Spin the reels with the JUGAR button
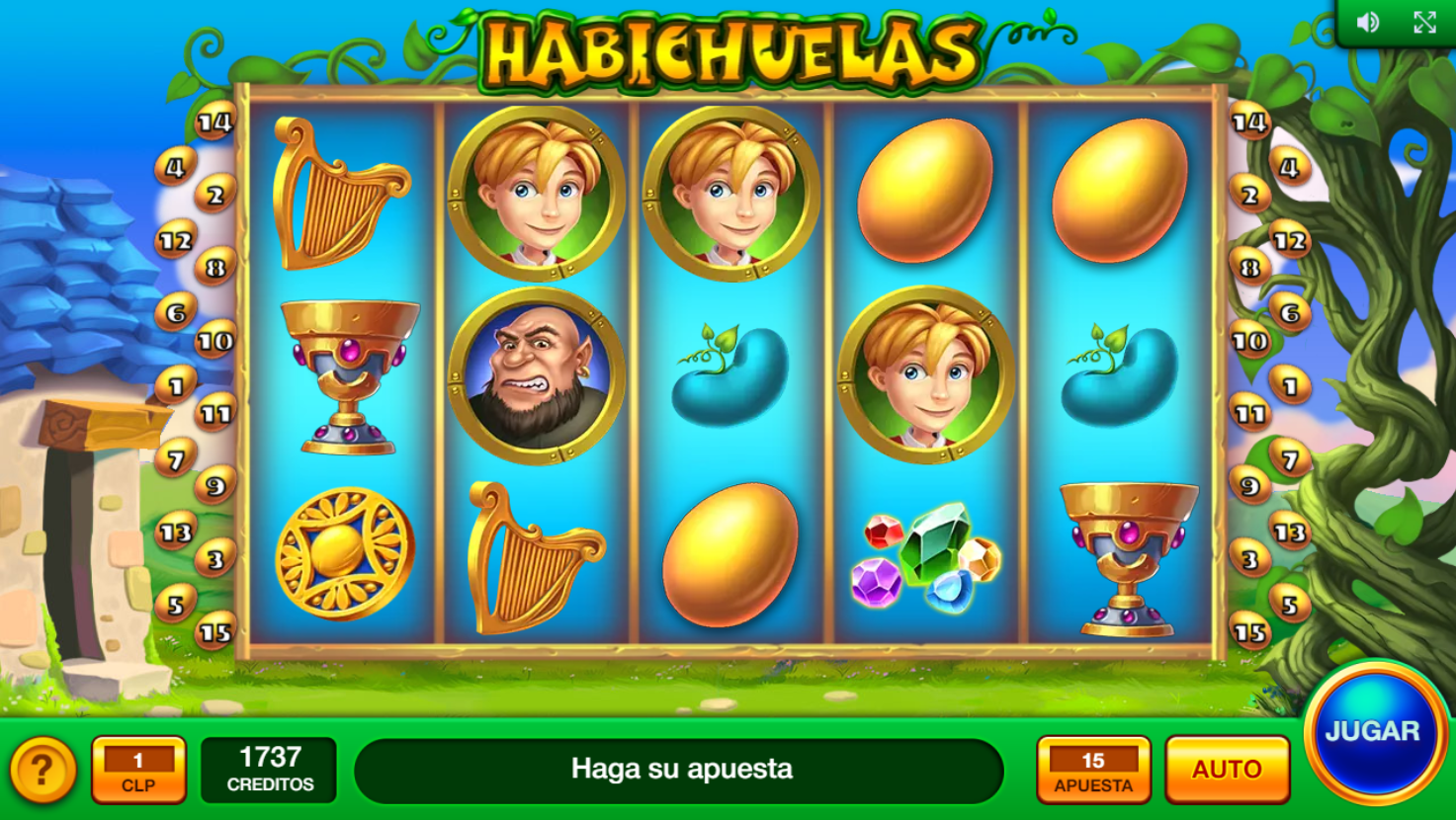The image size is (1456, 820). point(1375,732)
